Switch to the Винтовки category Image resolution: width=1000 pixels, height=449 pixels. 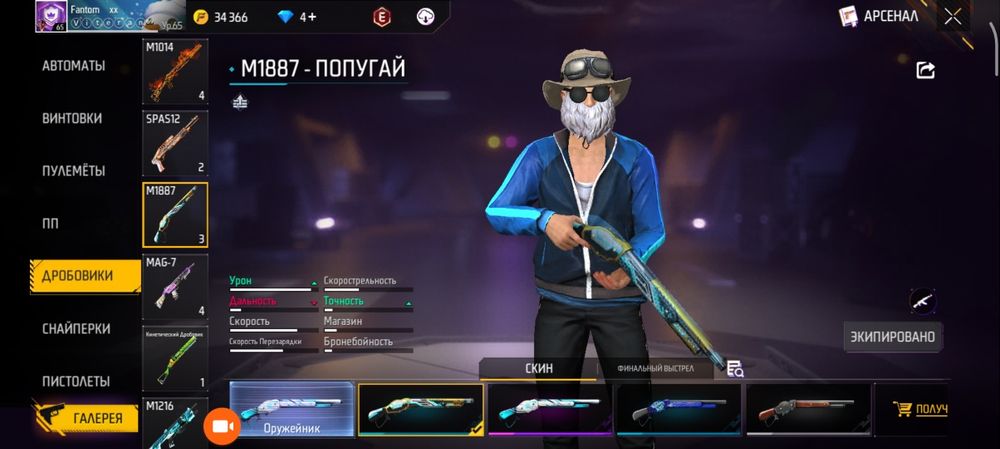coord(72,118)
